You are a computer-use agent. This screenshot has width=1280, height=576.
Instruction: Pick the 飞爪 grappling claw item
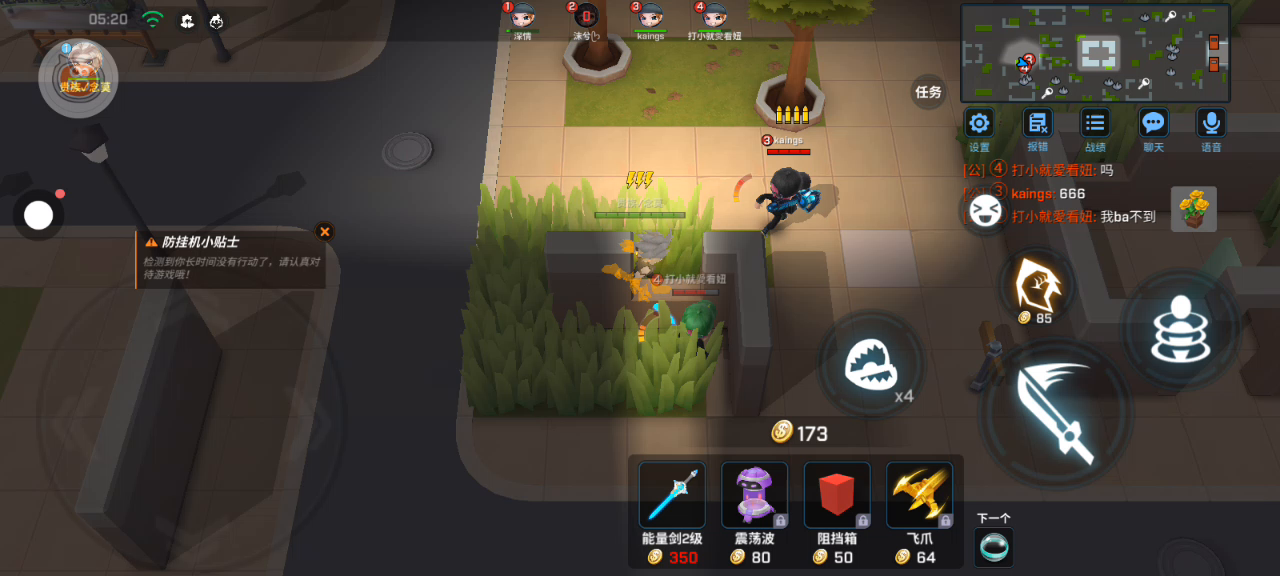tap(919, 495)
